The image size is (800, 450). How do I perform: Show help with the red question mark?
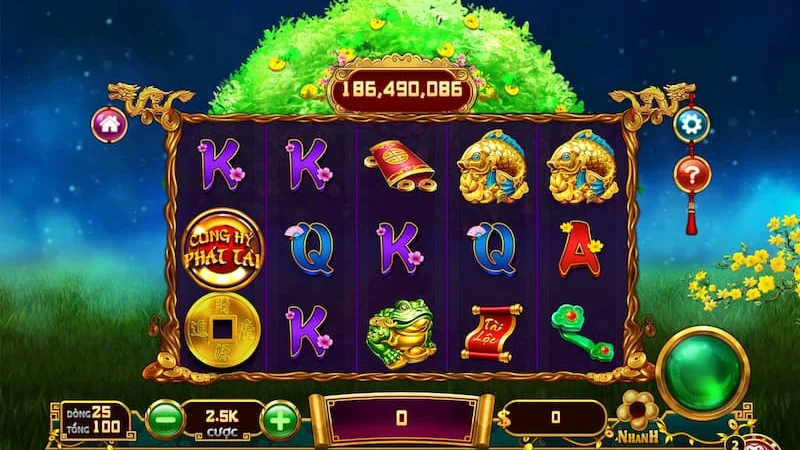click(690, 174)
